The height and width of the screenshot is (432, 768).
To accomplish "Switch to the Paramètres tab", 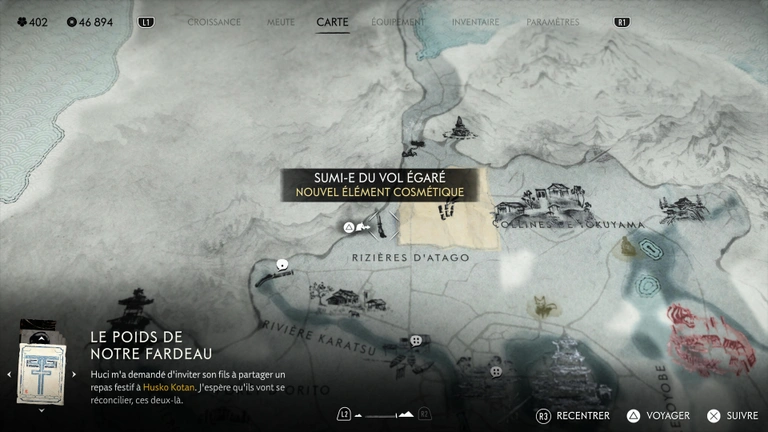I will click(x=551, y=22).
